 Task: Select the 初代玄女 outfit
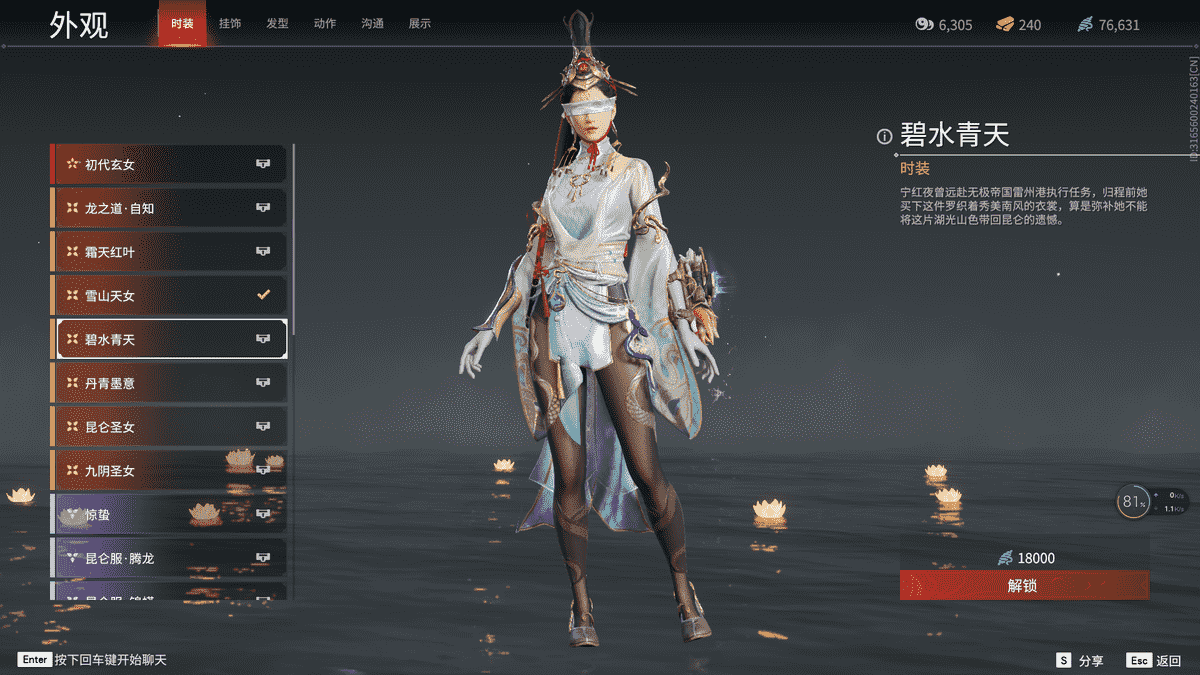169,164
